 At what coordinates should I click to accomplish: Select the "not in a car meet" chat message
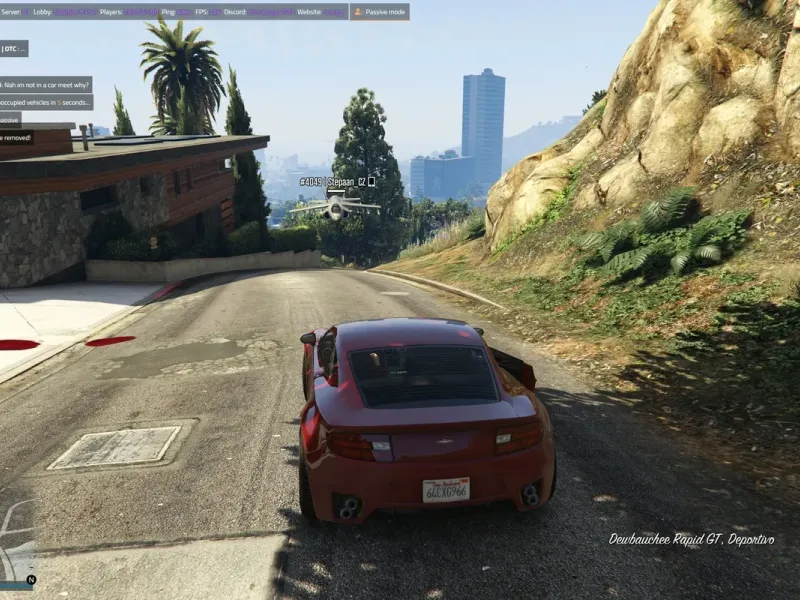[x=45, y=85]
